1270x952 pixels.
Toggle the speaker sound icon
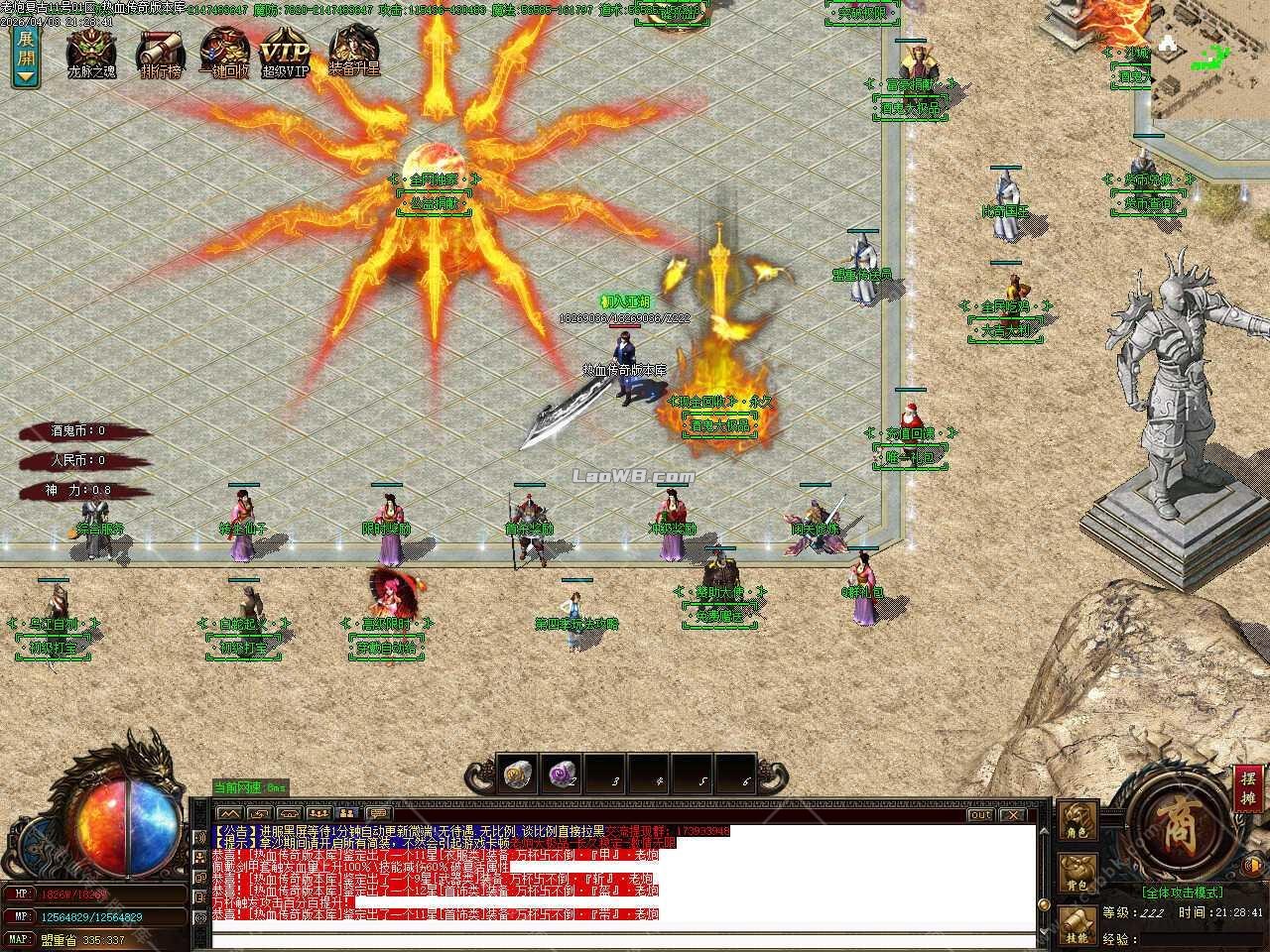1251,865
